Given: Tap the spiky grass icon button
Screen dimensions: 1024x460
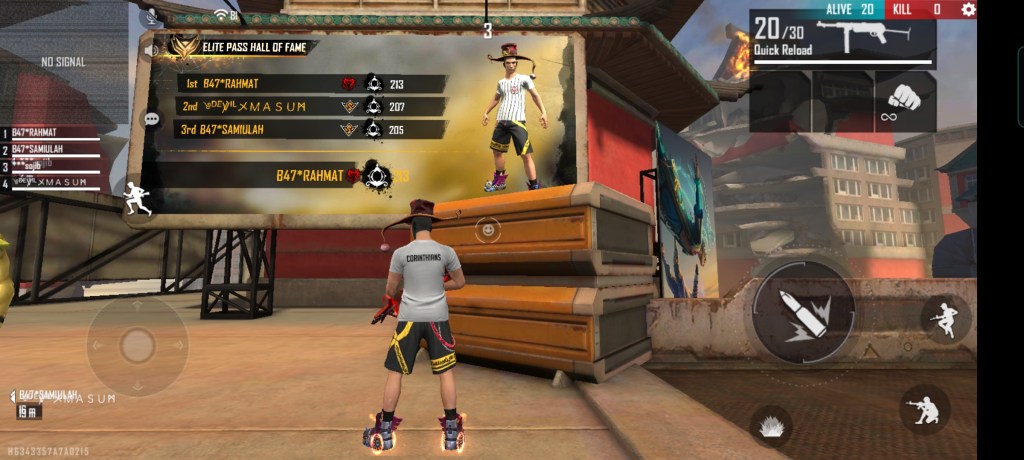Looking at the screenshot, I should [x=771, y=425].
